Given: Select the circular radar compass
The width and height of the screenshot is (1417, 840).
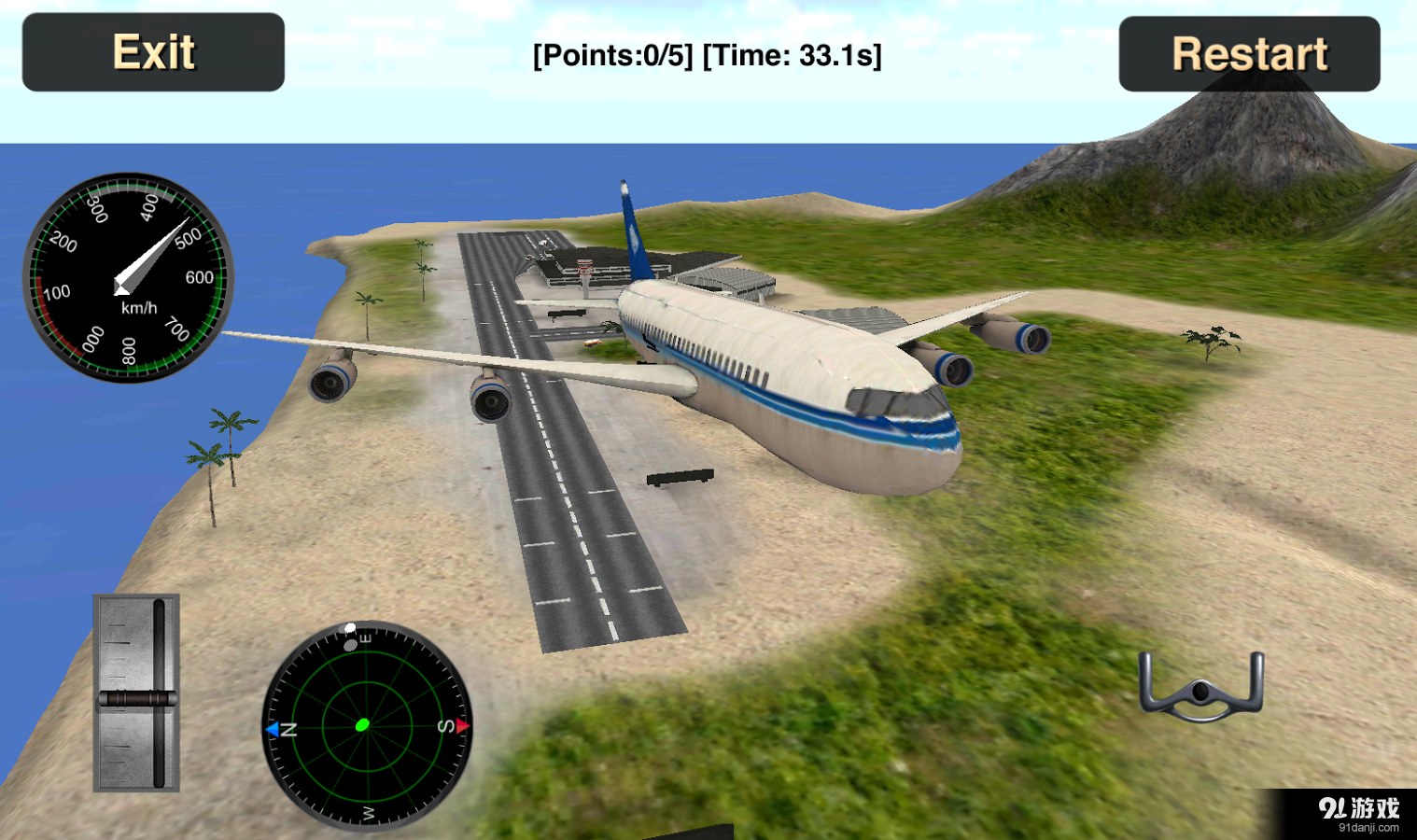Looking at the screenshot, I should (x=367, y=725).
